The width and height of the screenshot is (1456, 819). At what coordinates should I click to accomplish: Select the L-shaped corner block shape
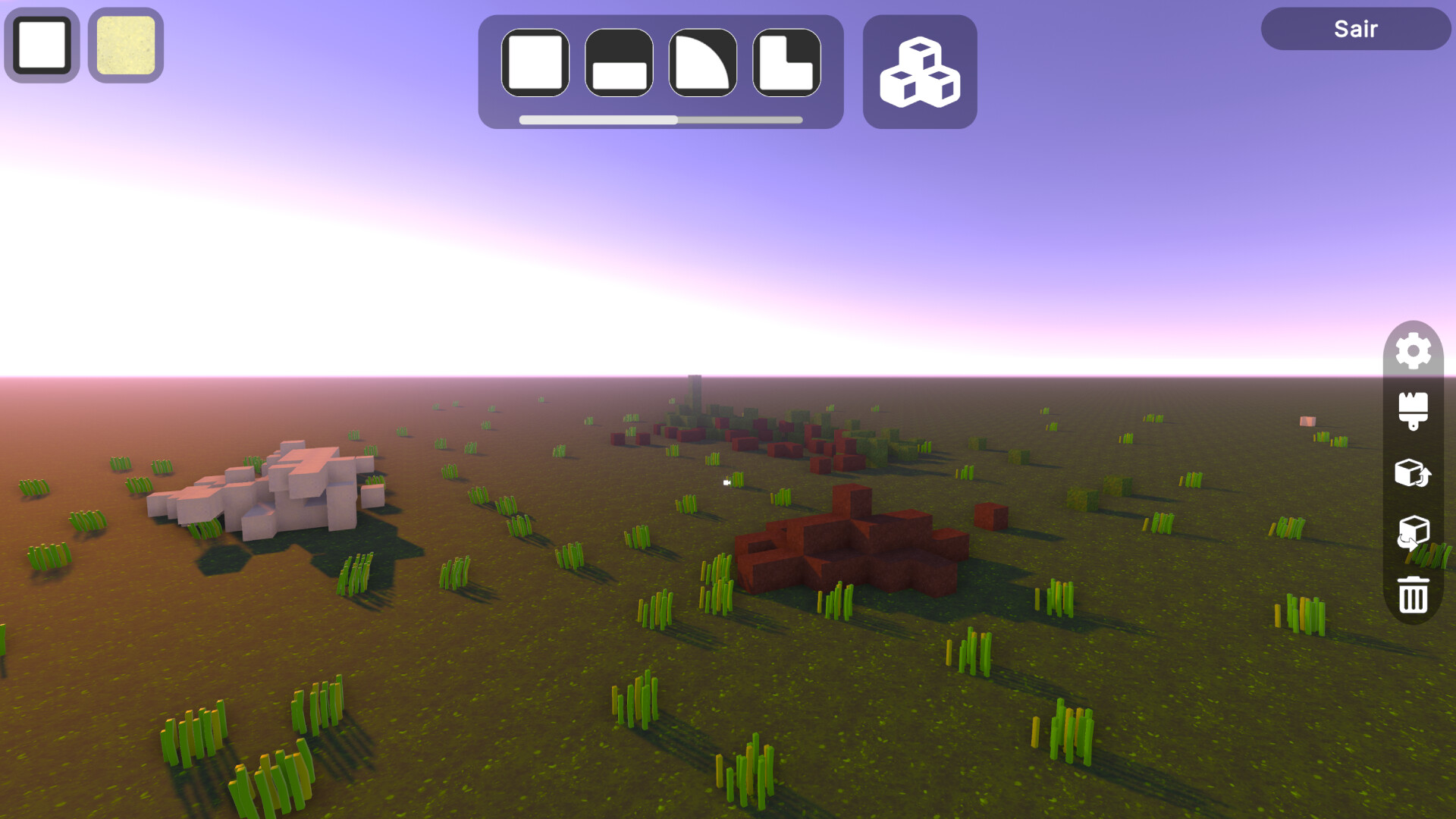[786, 64]
